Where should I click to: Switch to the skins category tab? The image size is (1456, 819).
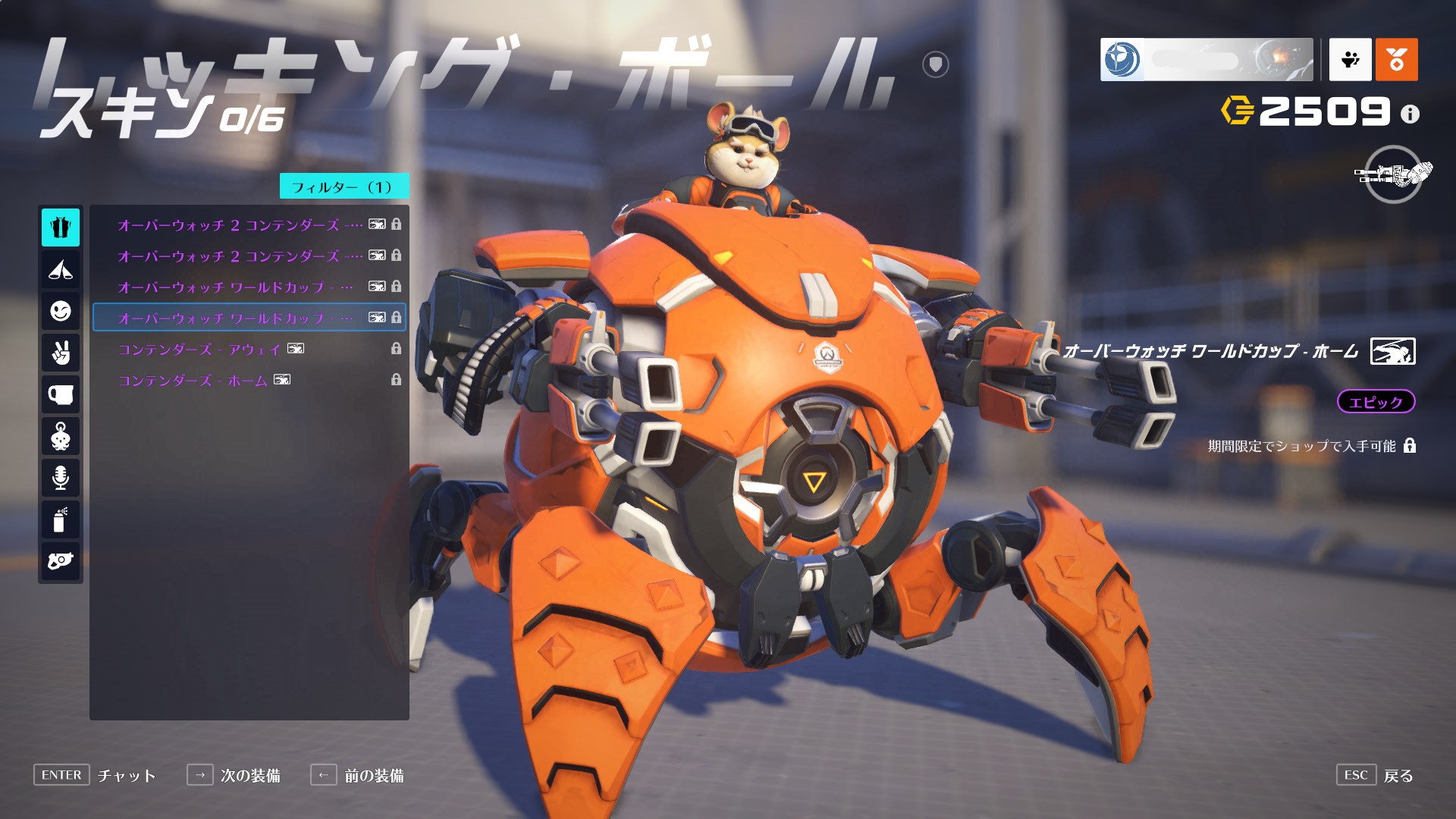click(x=61, y=227)
